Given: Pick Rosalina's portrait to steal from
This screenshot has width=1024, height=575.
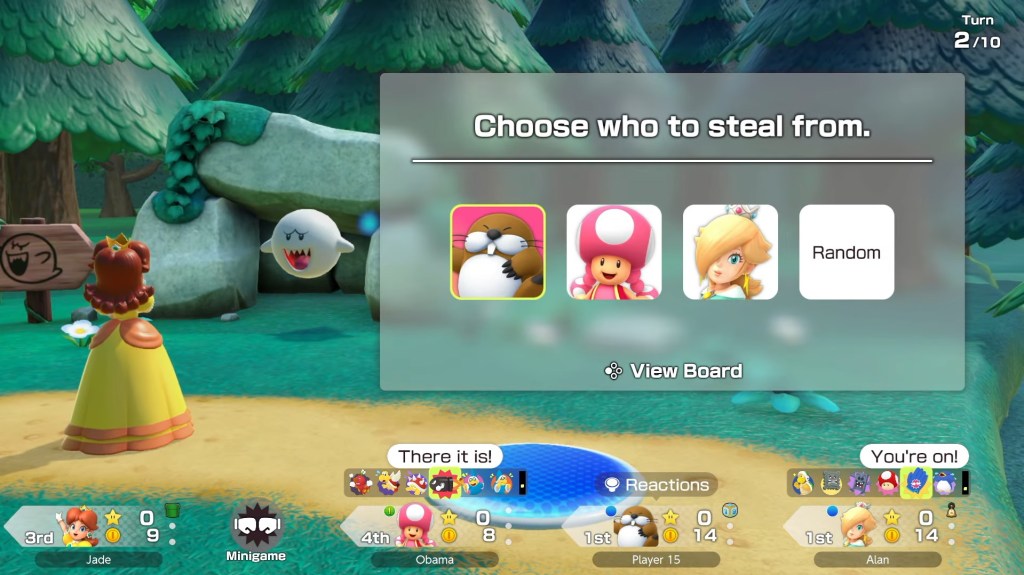Looking at the screenshot, I should (730, 252).
